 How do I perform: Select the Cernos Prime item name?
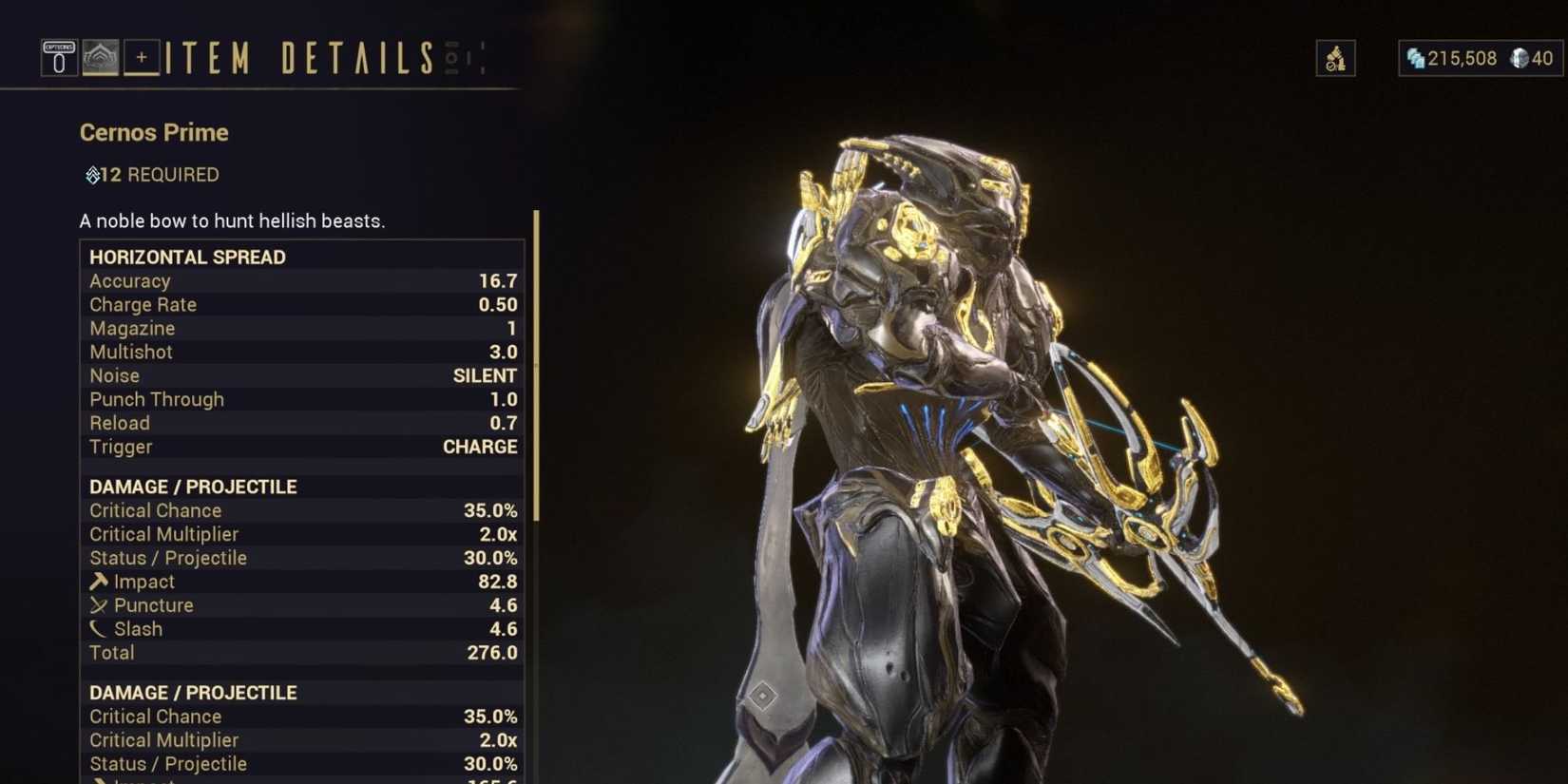(153, 133)
